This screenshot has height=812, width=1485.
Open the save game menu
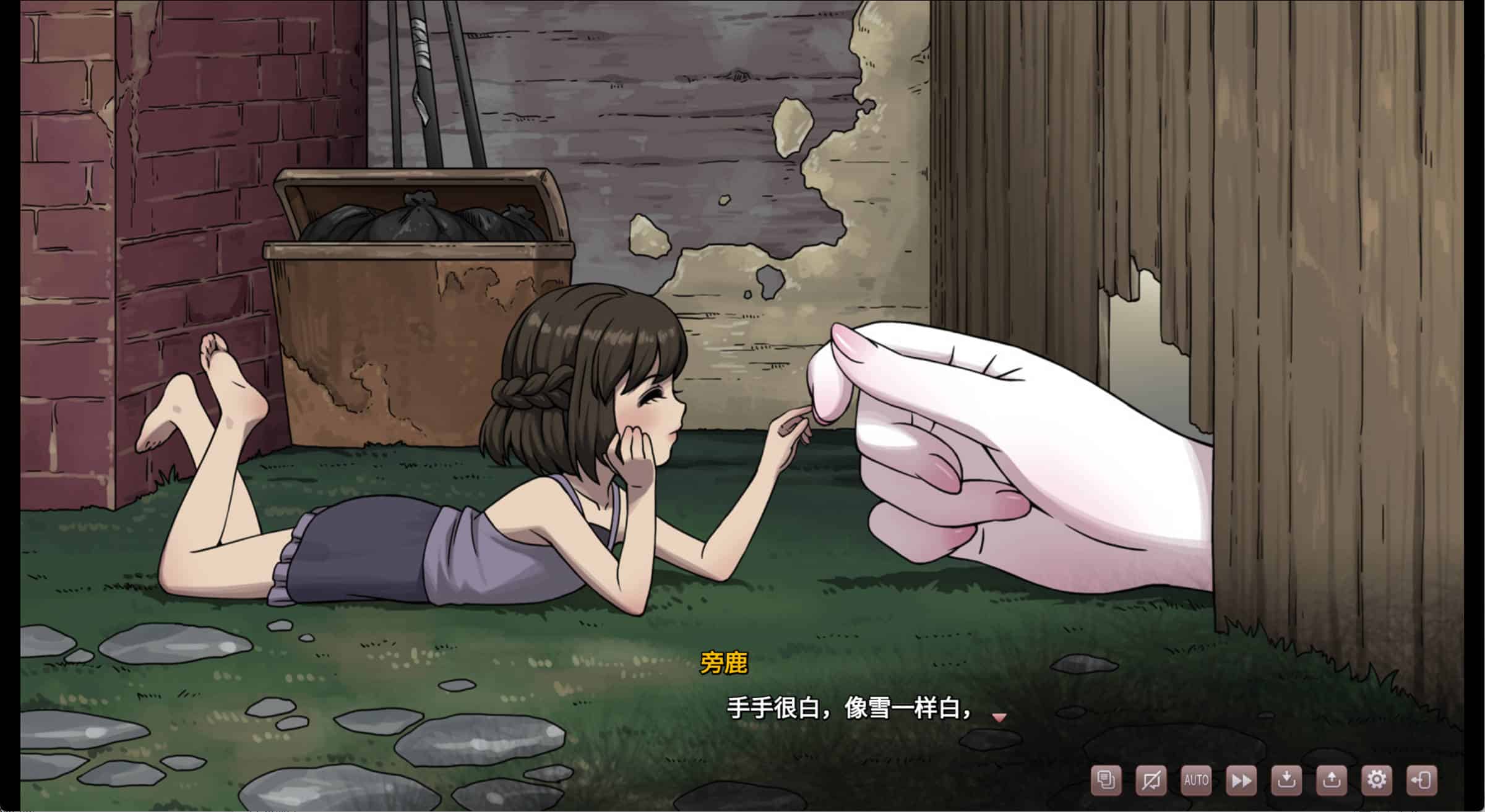tap(1286, 780)
